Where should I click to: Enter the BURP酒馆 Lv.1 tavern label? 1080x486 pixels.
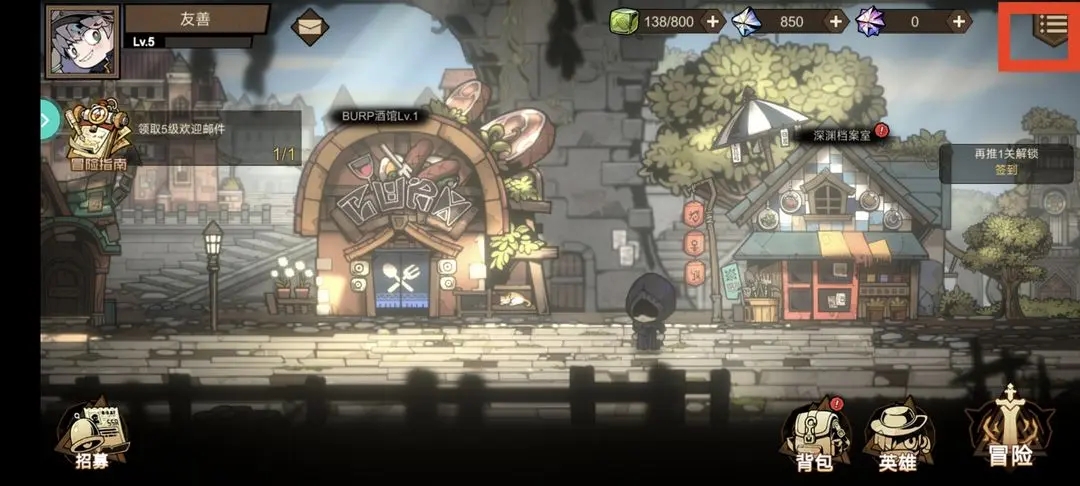click(380, 116)
